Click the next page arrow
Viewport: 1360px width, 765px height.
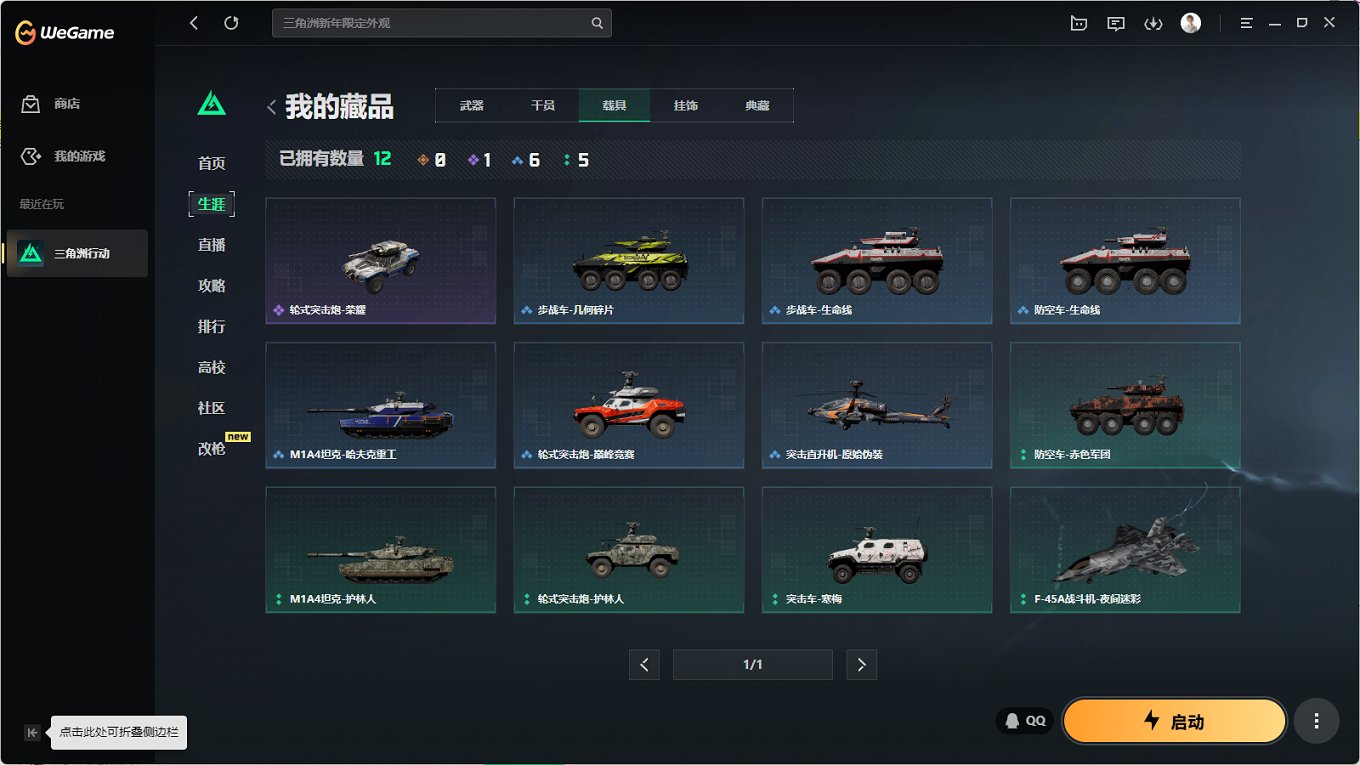[861, 664]
